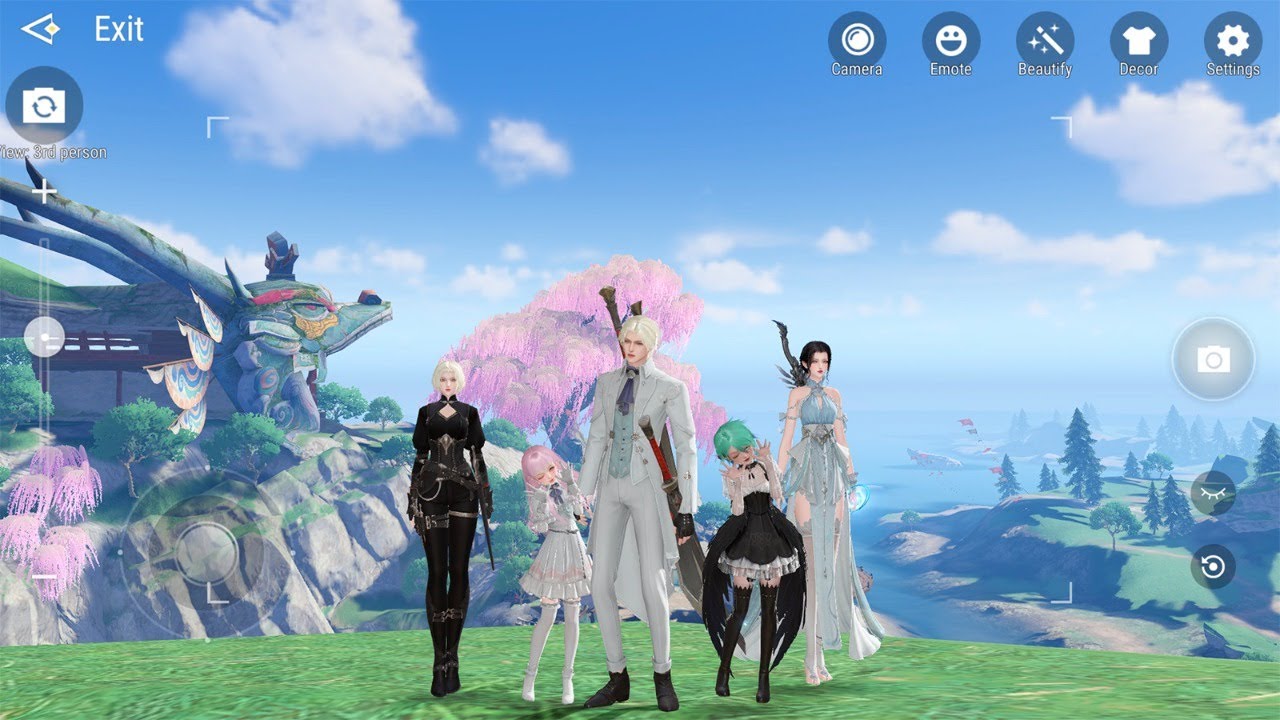Reset the camera with the circular arrow

(x=1213, y=567)
